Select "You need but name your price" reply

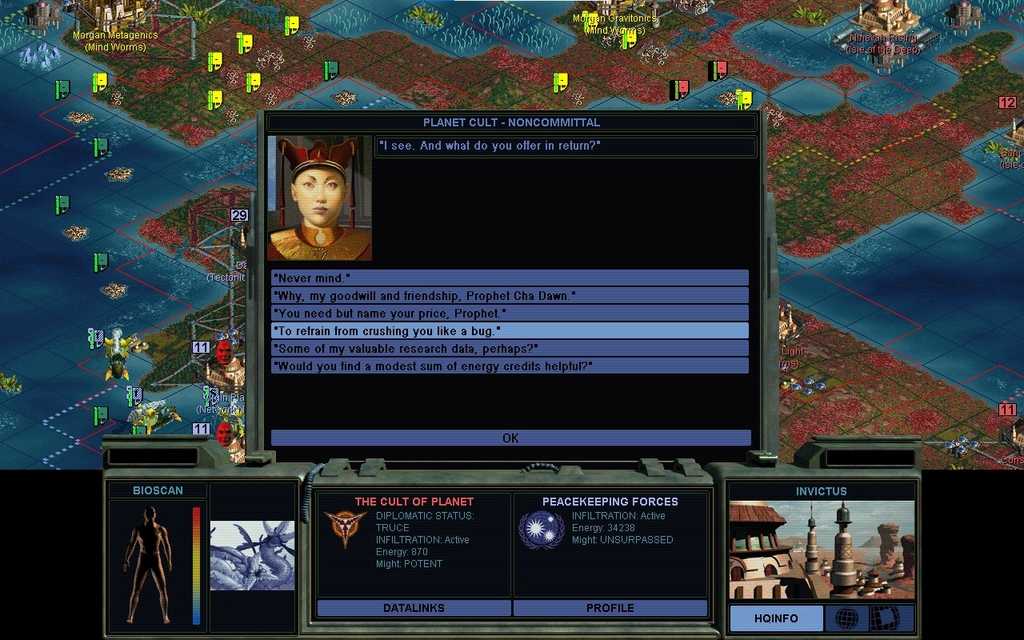pos(510,313)
